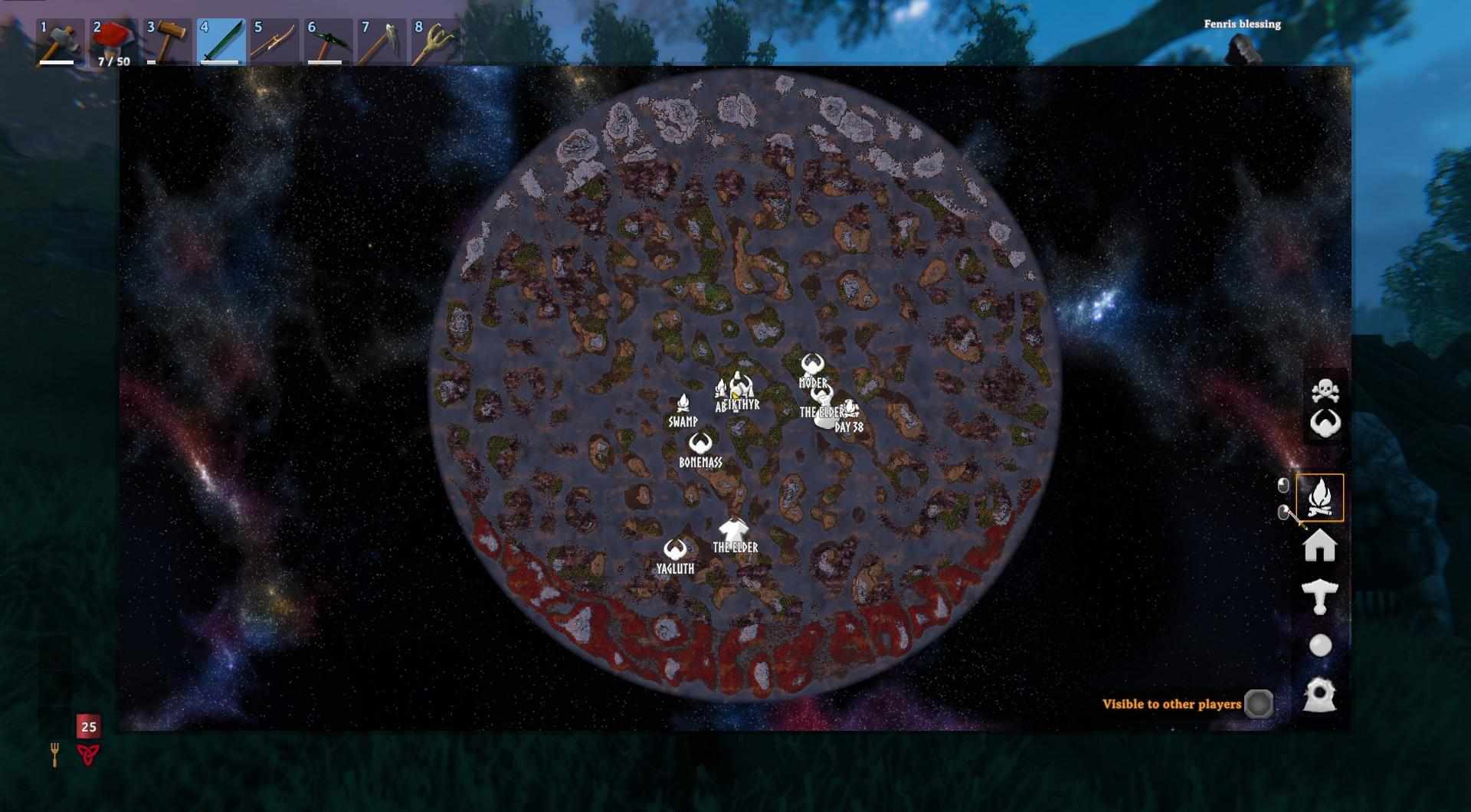Image resolution: width=1471 pixels, height=812 pixels.
Task: Toggle Visible to other players
Action: (x=1258, y=704)
